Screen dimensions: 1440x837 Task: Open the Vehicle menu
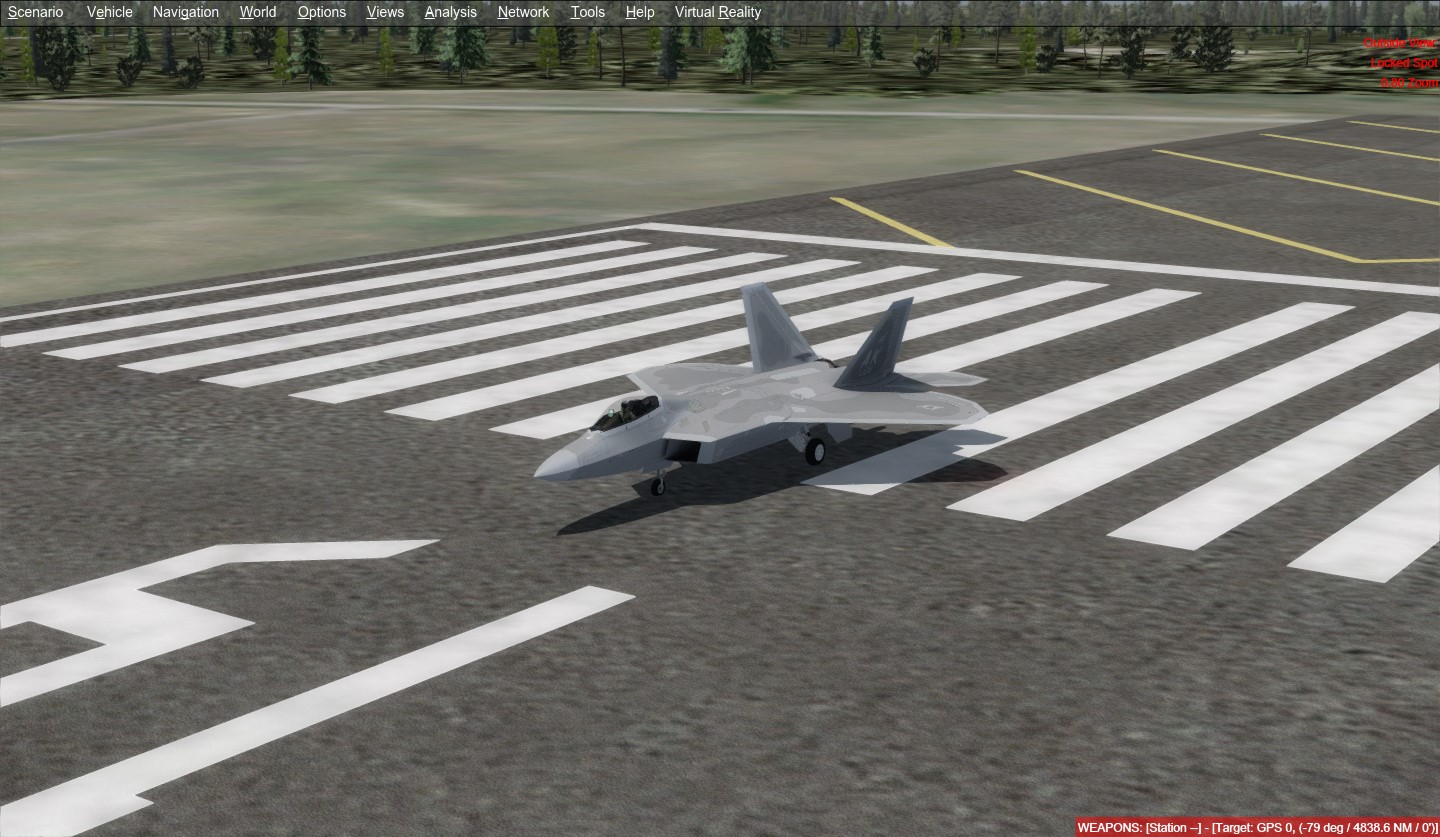tap(109, 12)
